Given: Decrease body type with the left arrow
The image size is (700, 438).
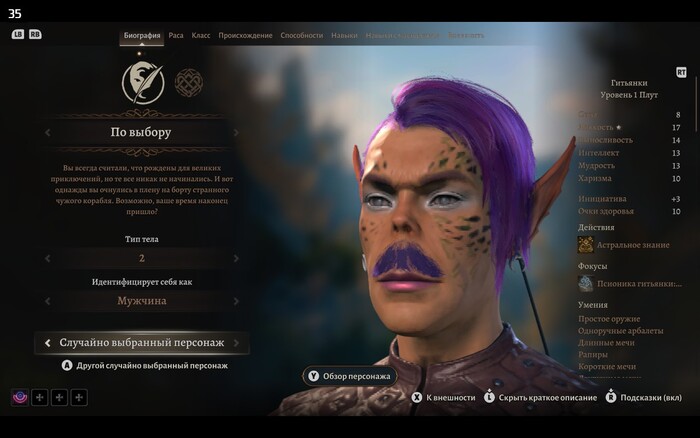Looking at the screenshot, I should (x=47, y=258).
